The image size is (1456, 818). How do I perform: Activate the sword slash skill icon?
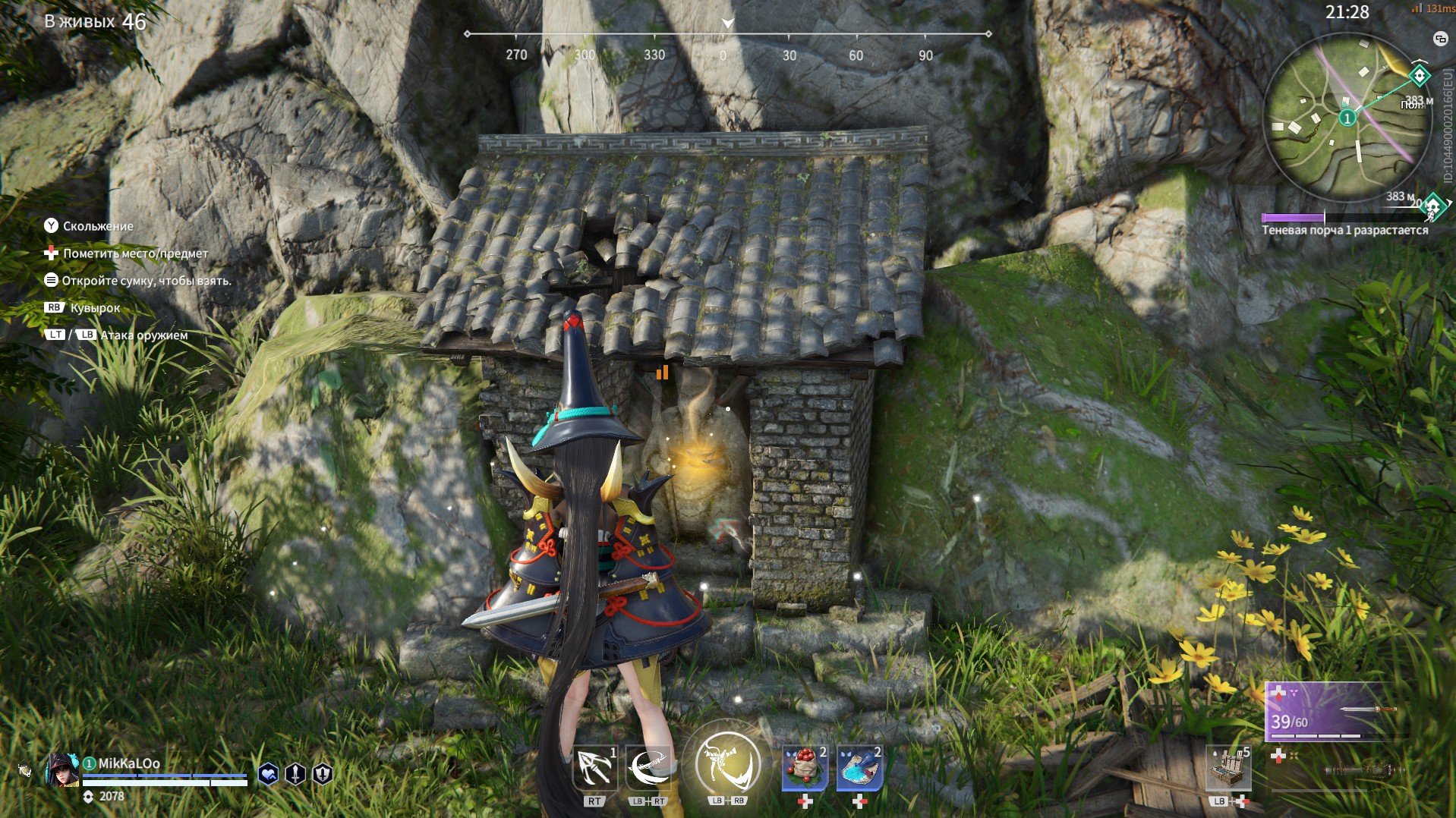(648, 768)
